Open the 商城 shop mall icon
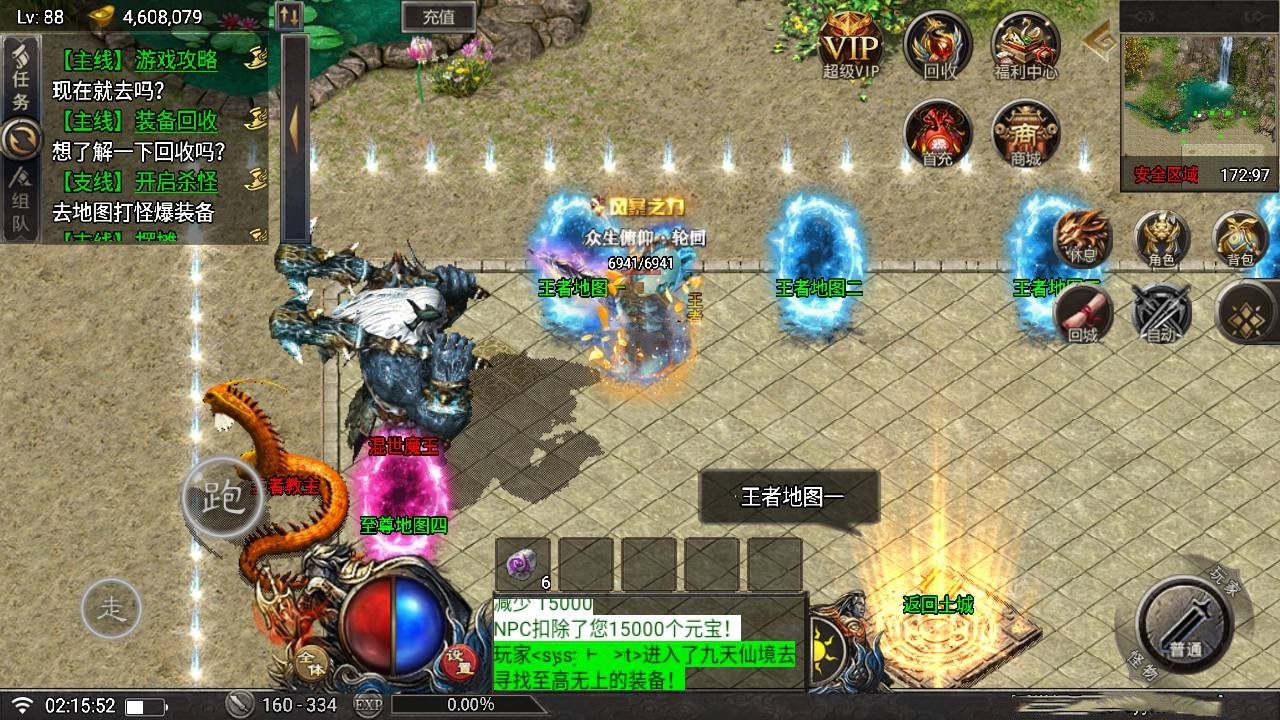The width and height of the screenshot is (1280, 720). pos(1024,135)
